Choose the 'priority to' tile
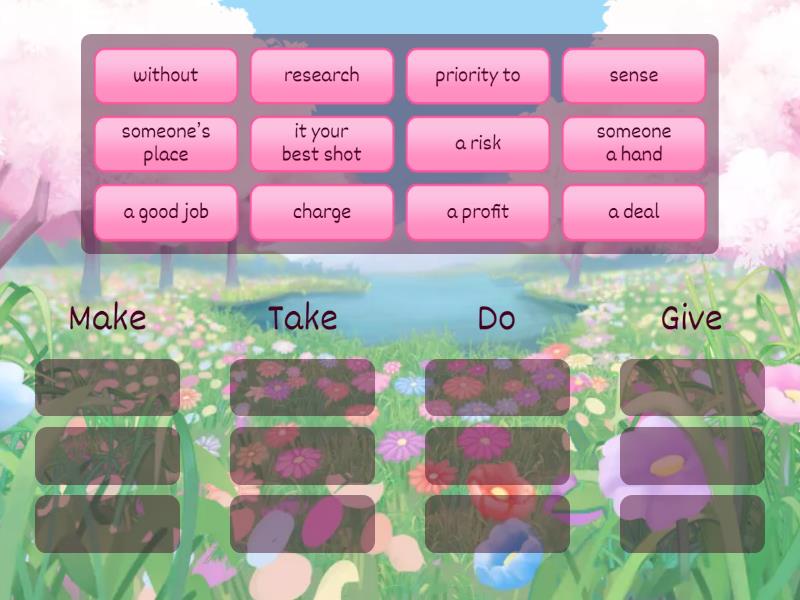 [478, 76]
